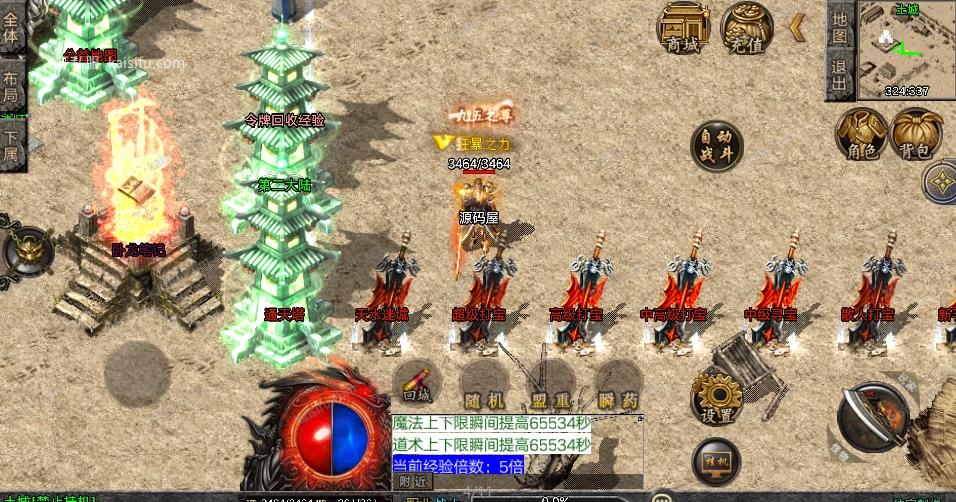The image size is (956, 502).
Task: Click the 土城 minimap
Action: [x=906, y=50]
